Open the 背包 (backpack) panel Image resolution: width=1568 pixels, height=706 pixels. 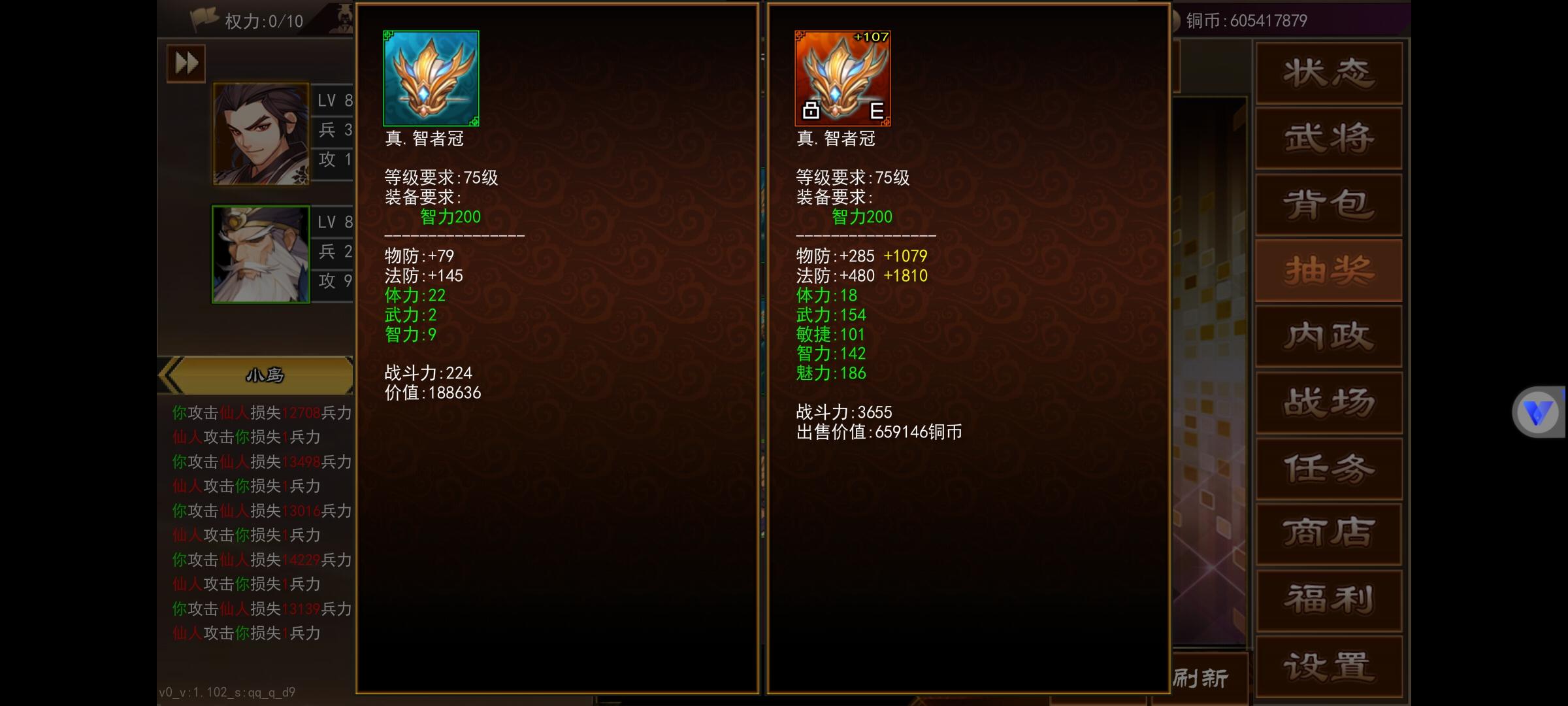1328,204
